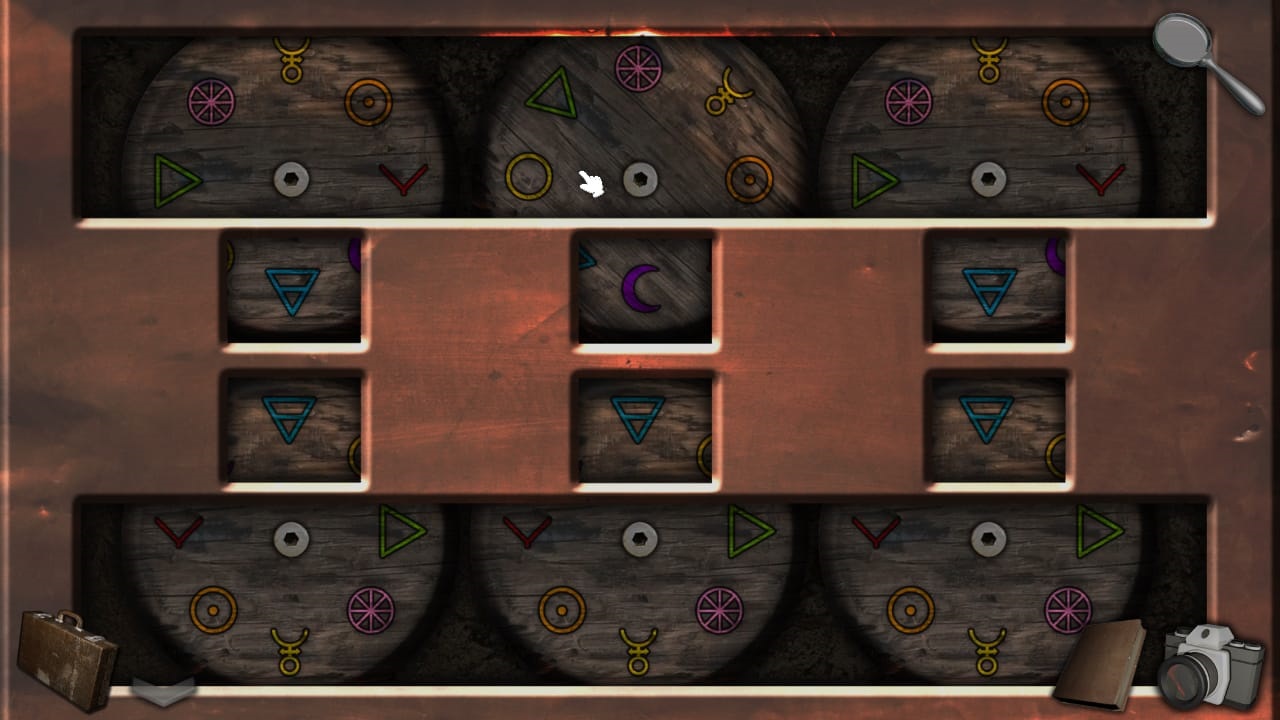Rotate the top-middle disc by its hub
The height and width of the screenshot is (720, 1280).
640,178
